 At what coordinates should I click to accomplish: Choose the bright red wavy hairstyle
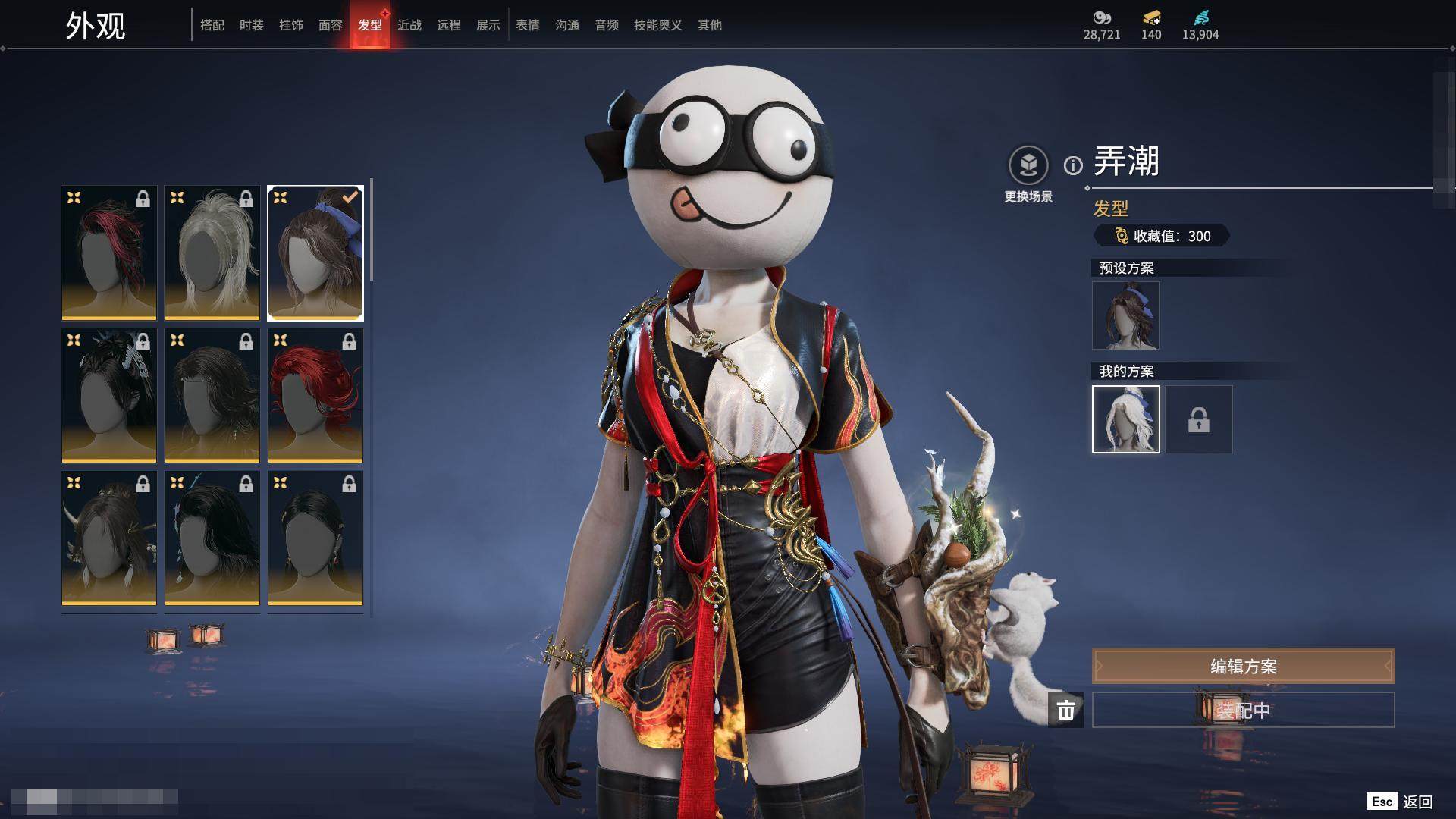[x=315, y=396]
